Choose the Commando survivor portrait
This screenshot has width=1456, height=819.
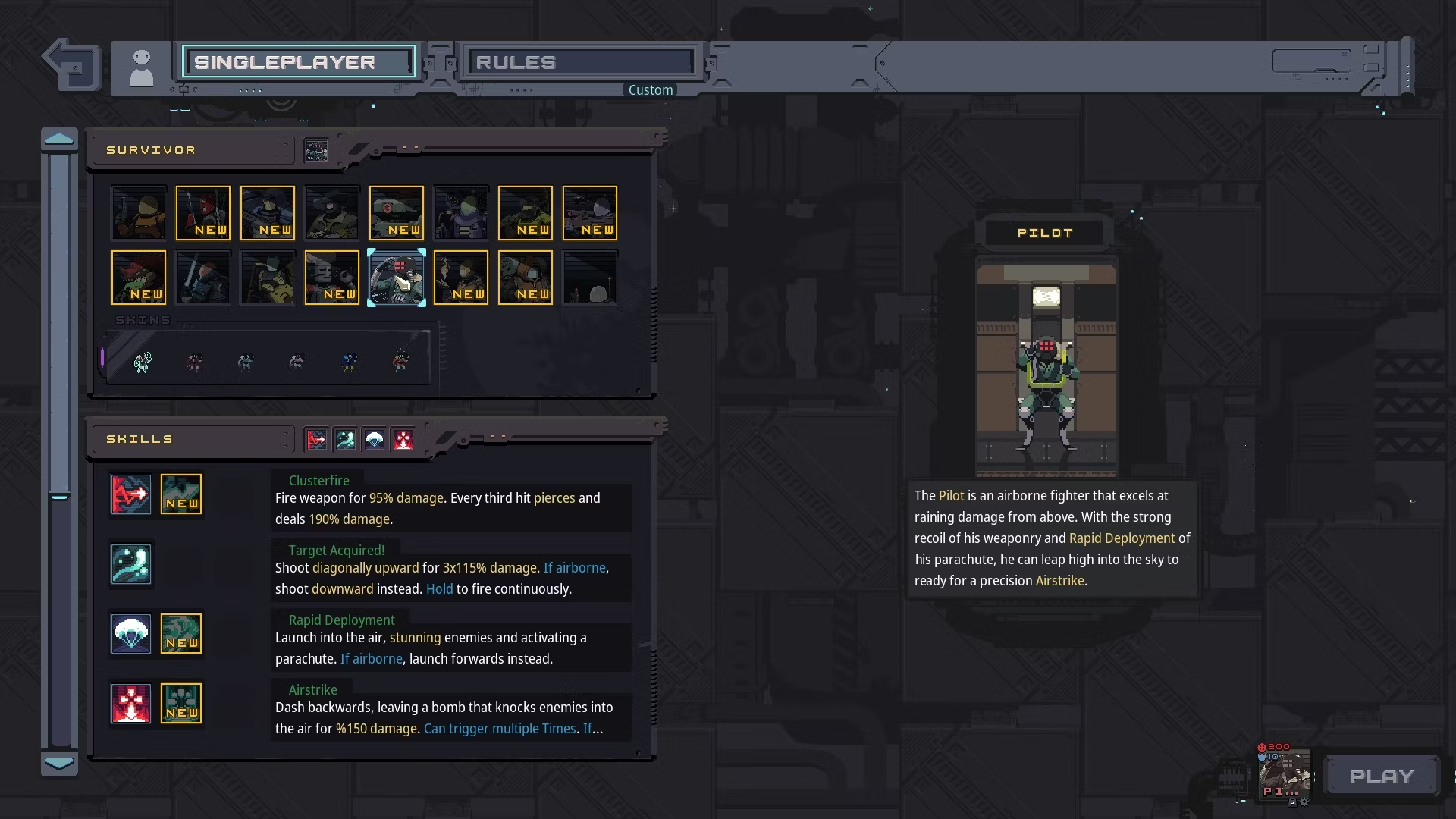point(139,213)
